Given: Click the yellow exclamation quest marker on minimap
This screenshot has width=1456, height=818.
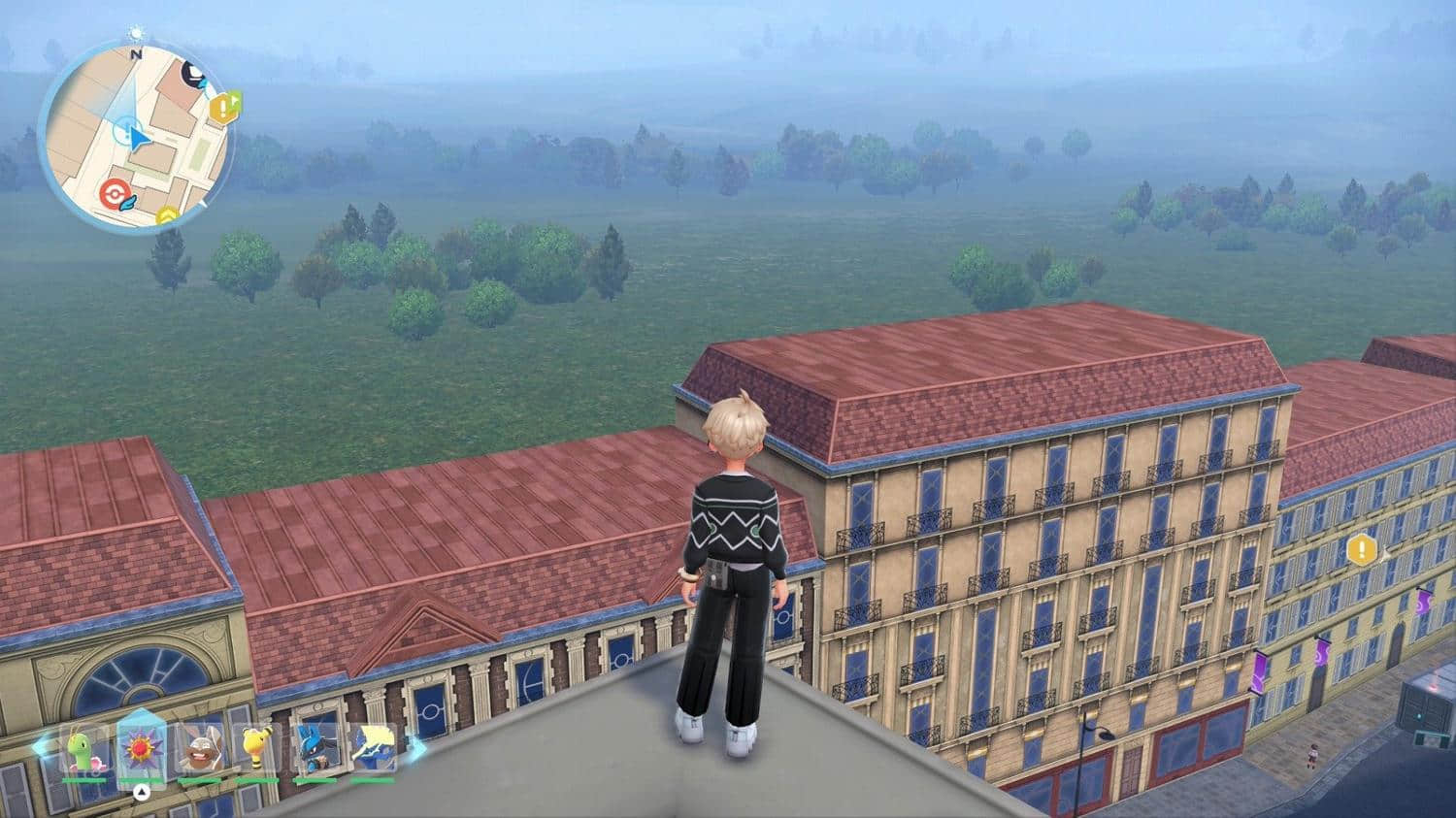Looking at the screenshot, I should pos(226,107).
